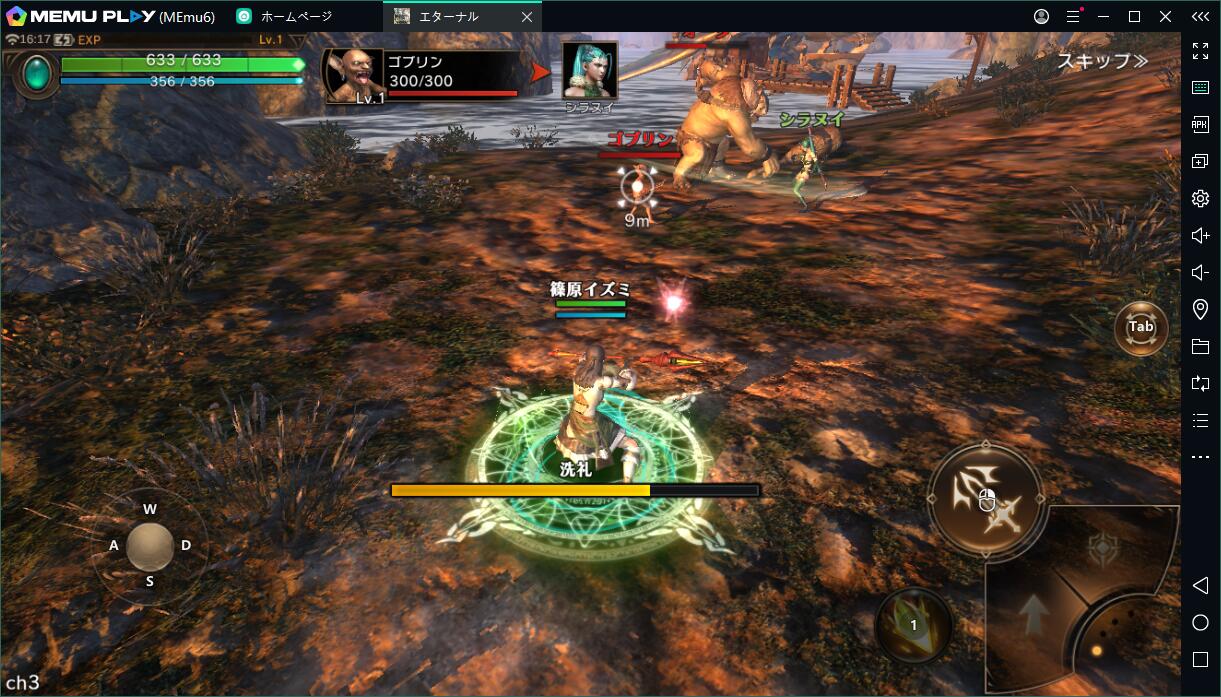The image size is (1221, 697).
Task: Select the Goblin target portrait
Action: (x=355, y=75)
